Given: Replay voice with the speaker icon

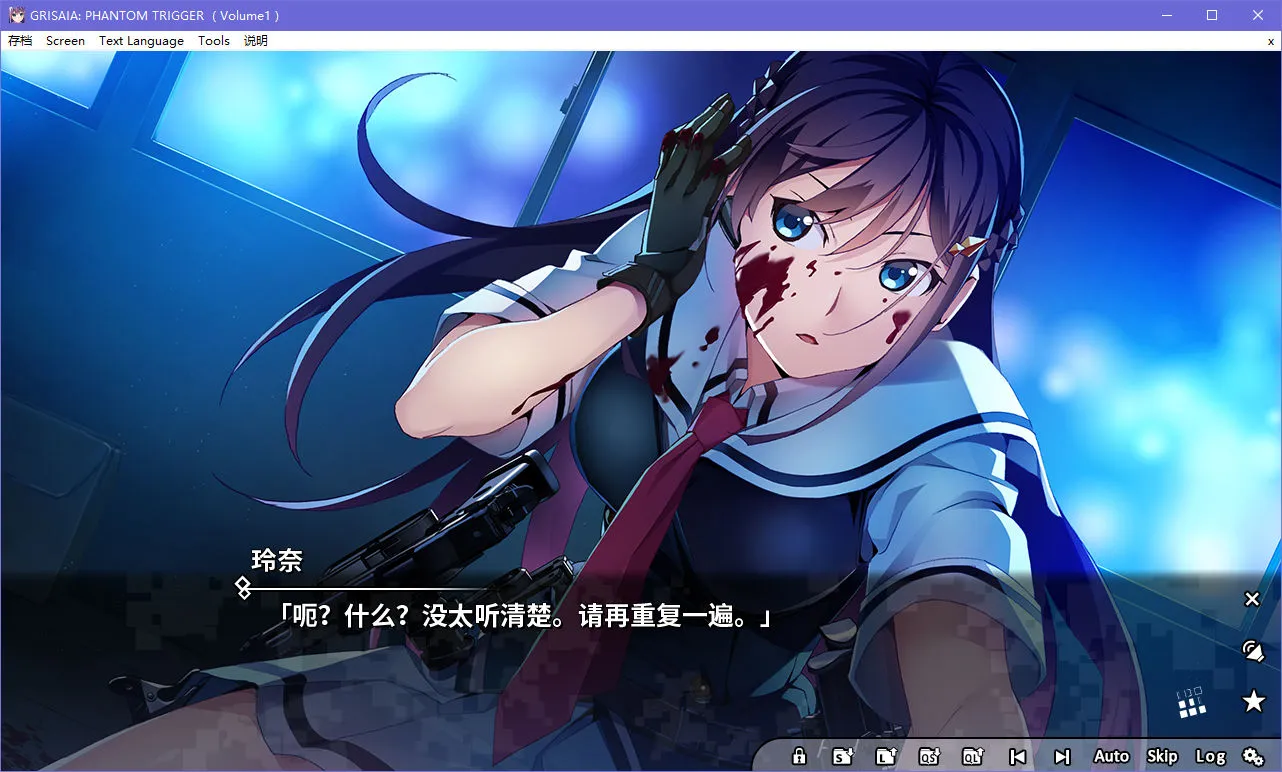Looking at the screenshot, I should pos(1253,650).
